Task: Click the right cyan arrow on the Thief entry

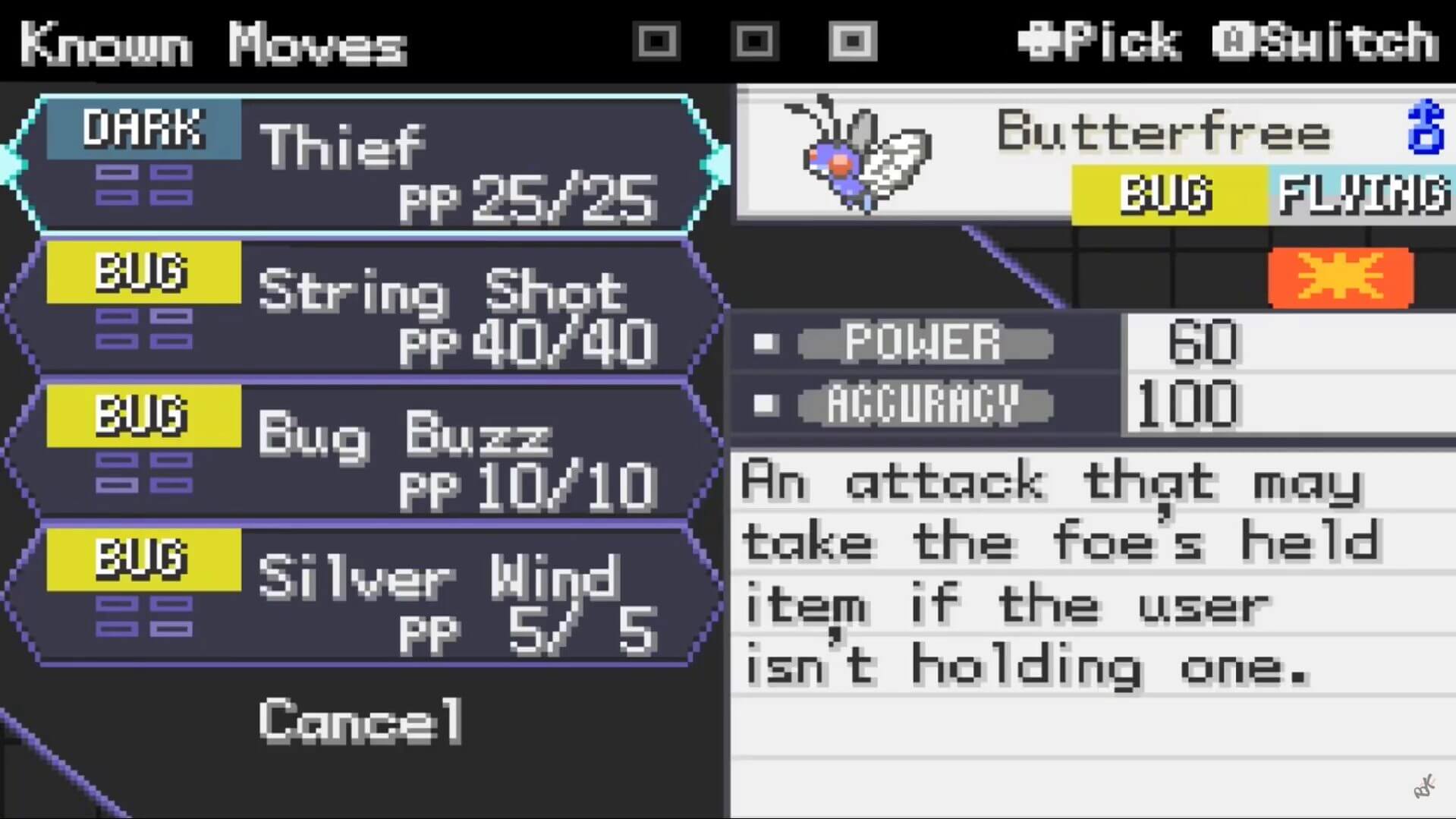Action: 714,162
